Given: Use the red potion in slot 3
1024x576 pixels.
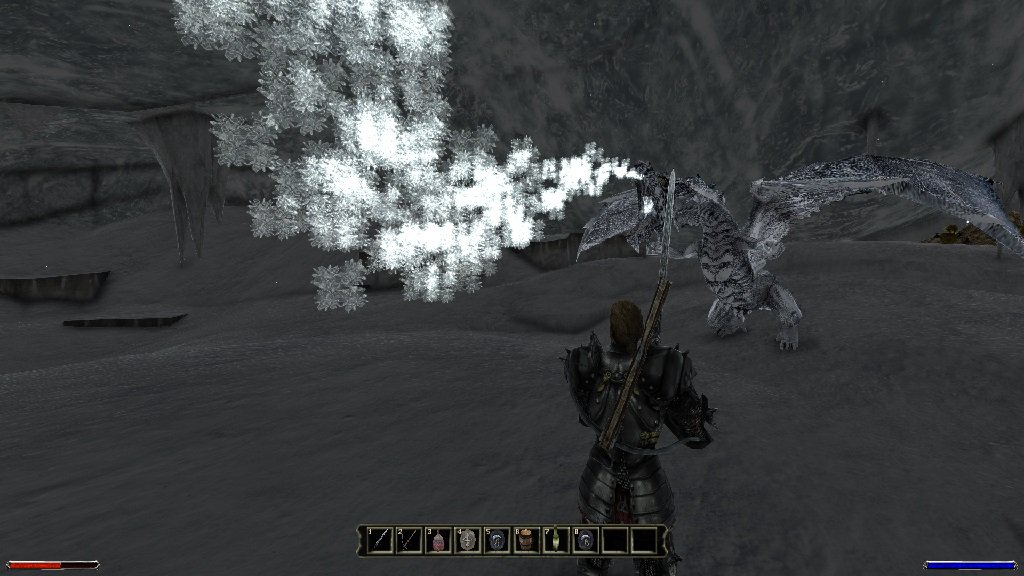Looking at the screenshot, I should tap(439, 541).
